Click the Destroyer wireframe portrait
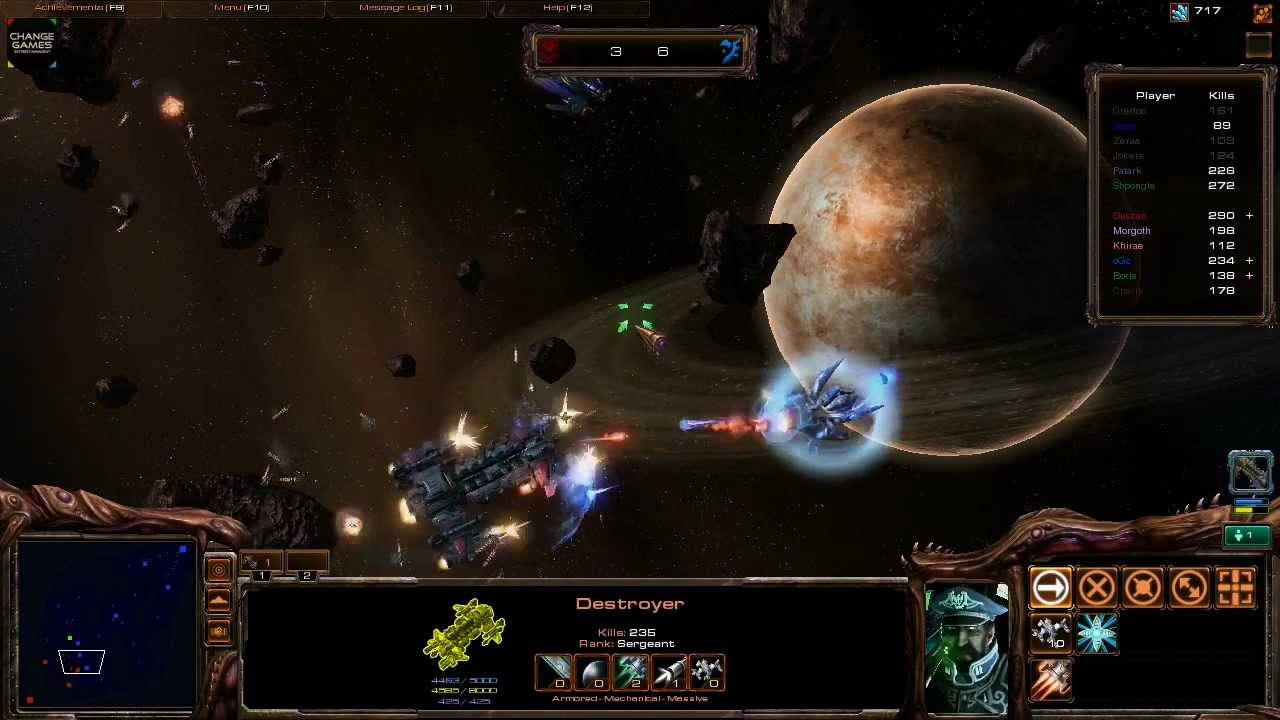Image resolution: width=1280 pixels, height=720 pixels. [465, 633]
